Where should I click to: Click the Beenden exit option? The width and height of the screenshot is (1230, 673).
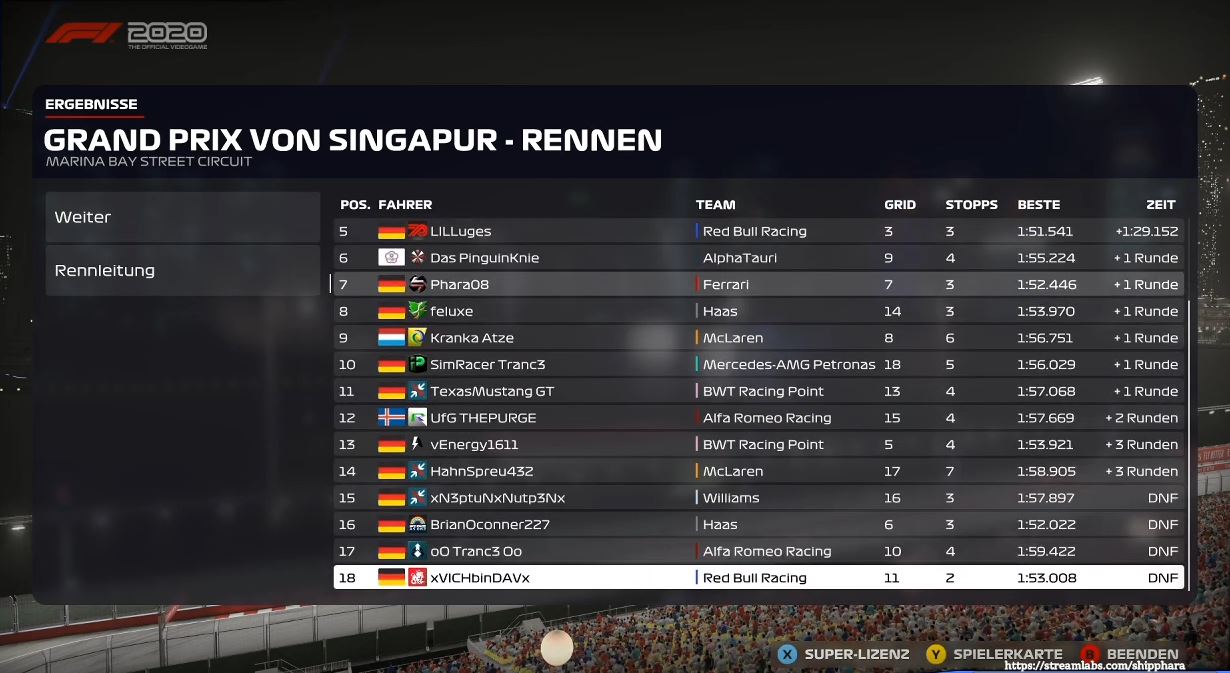[x=1130, y=654]
